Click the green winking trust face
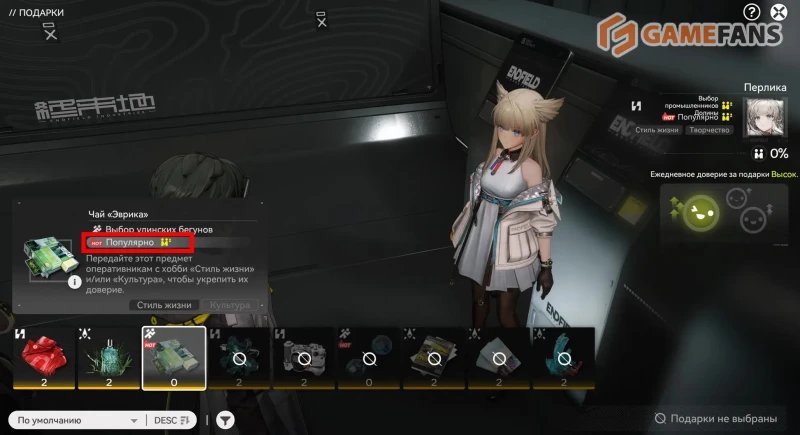The height and width of the screenshot is (435, 800). (696, 212)
